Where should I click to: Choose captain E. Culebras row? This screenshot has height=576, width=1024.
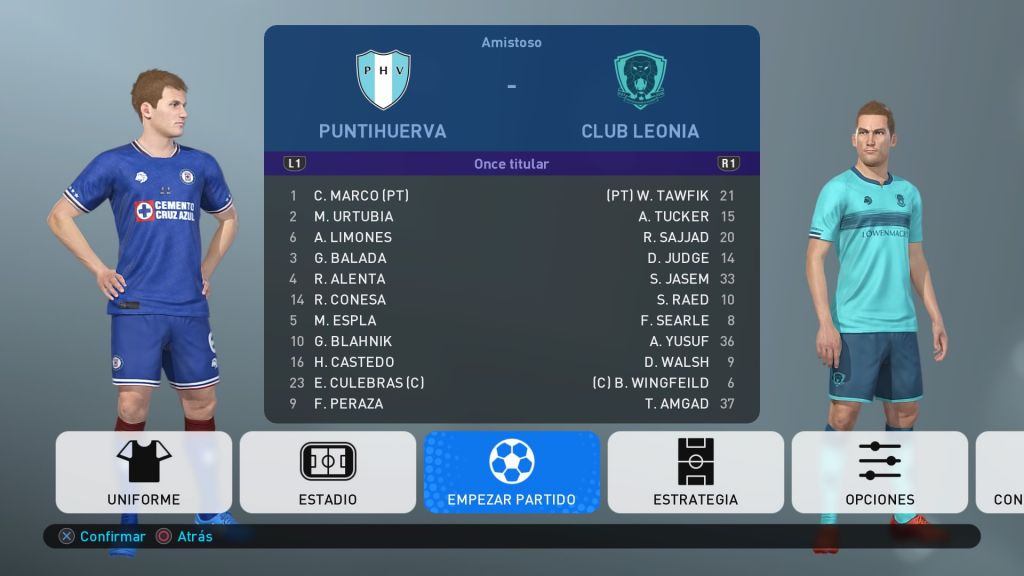[x=369, y=383]
